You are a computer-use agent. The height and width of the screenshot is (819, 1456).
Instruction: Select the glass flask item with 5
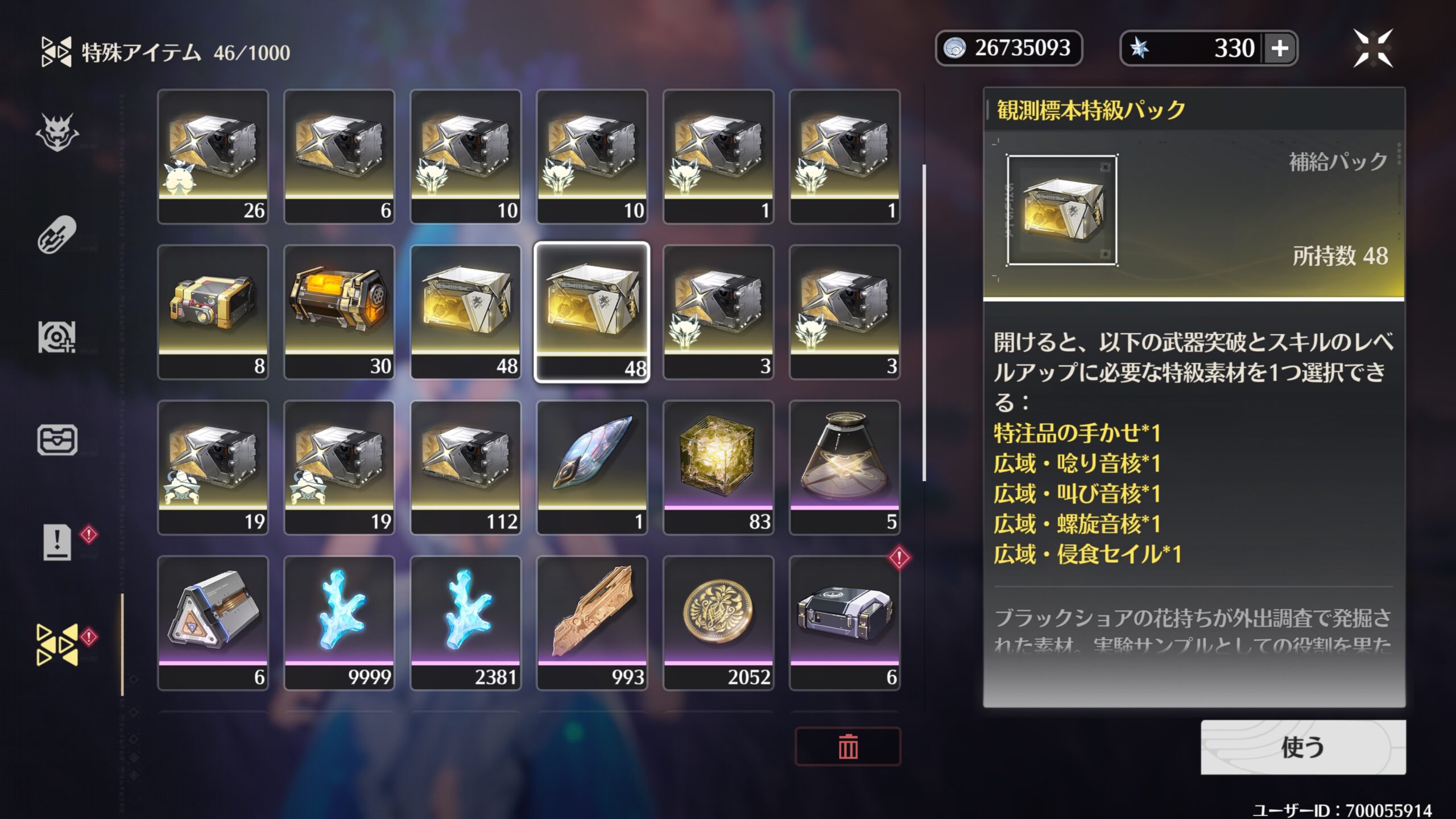(x=845, y=468)
